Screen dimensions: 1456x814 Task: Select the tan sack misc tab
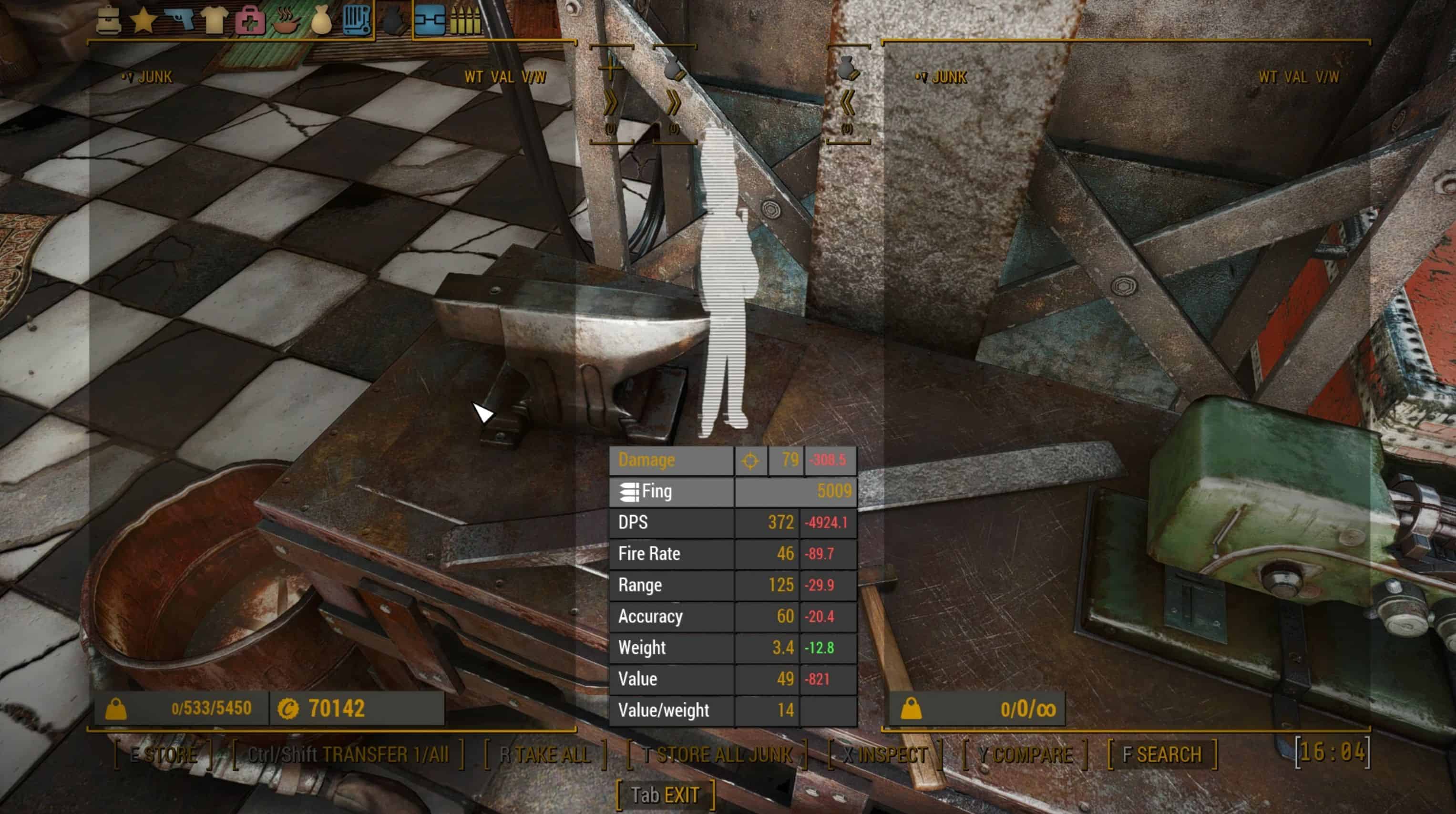click(x=321, y=21)
